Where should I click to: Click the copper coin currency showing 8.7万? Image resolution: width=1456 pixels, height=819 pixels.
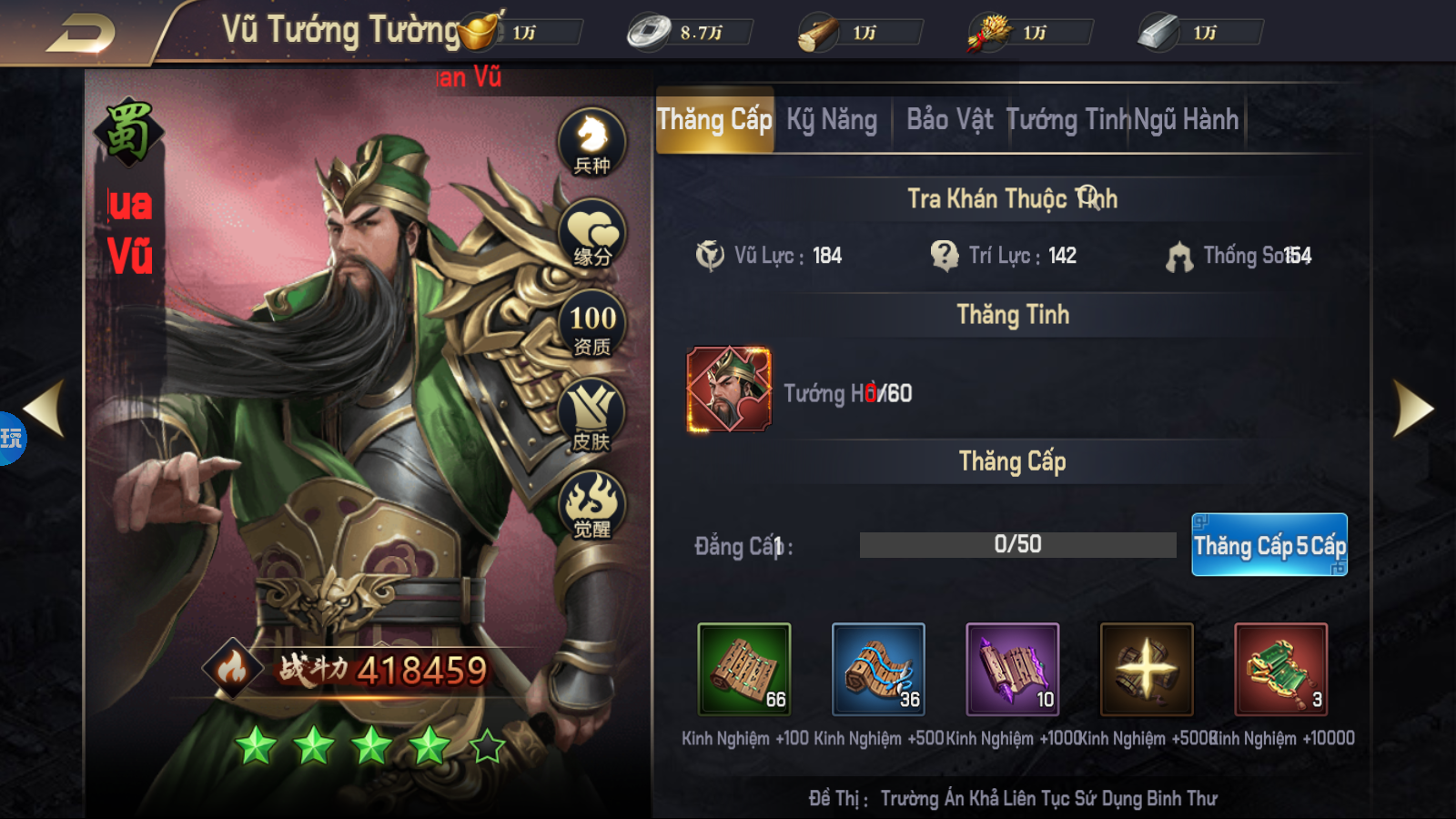pos(649,29)
